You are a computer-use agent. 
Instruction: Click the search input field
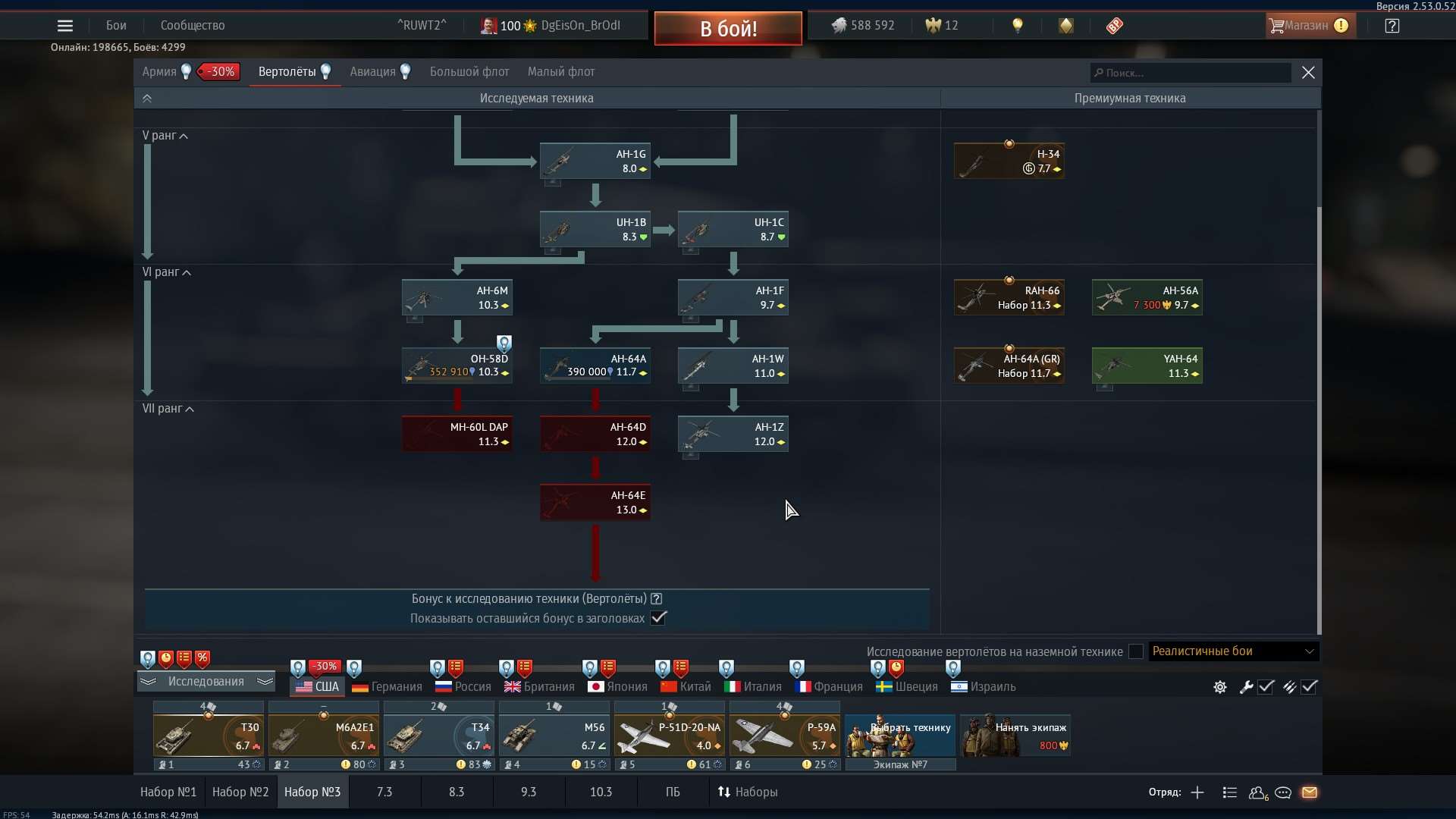coord(1191,72)
